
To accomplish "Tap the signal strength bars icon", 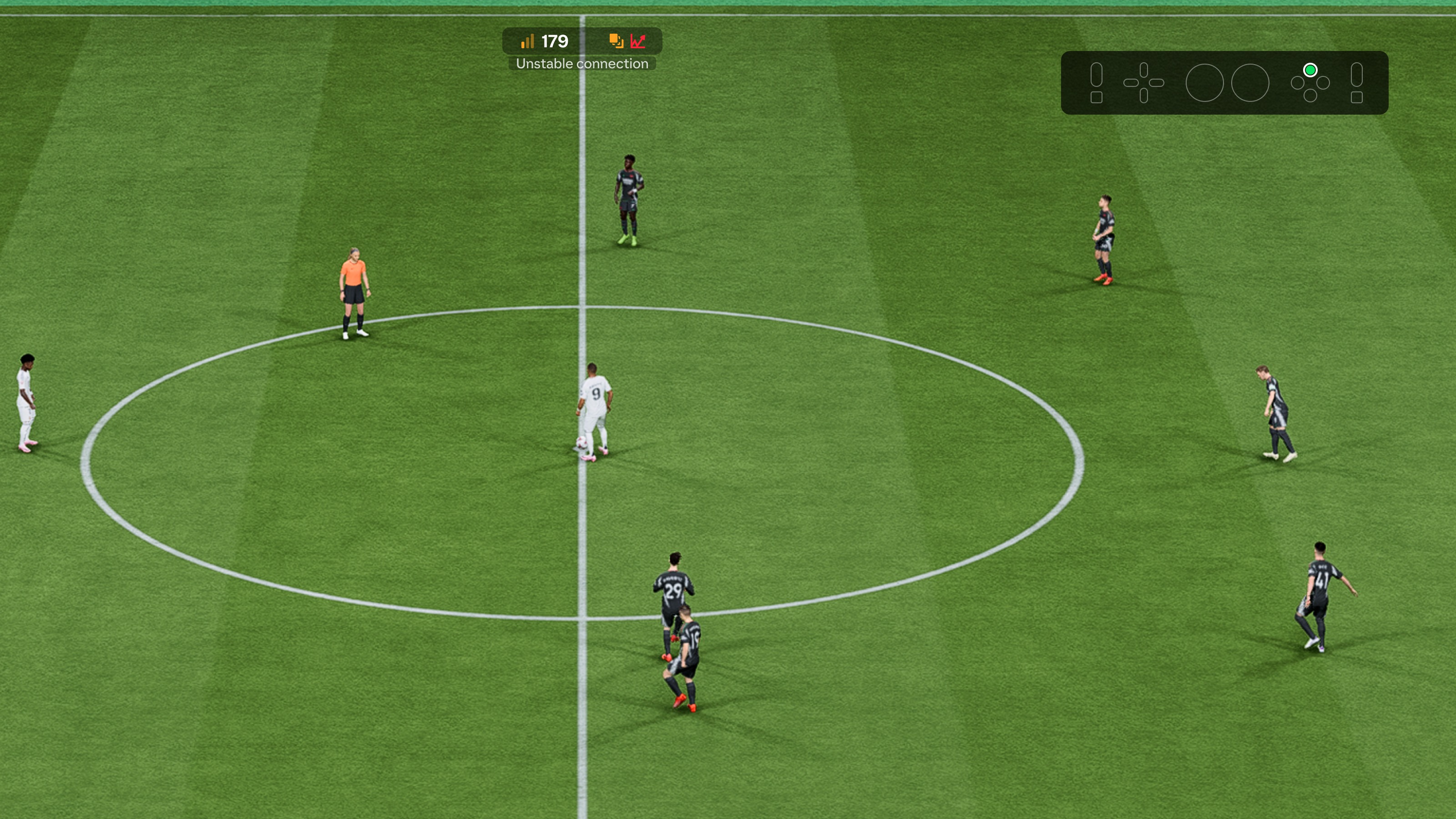I will [527, 40].
